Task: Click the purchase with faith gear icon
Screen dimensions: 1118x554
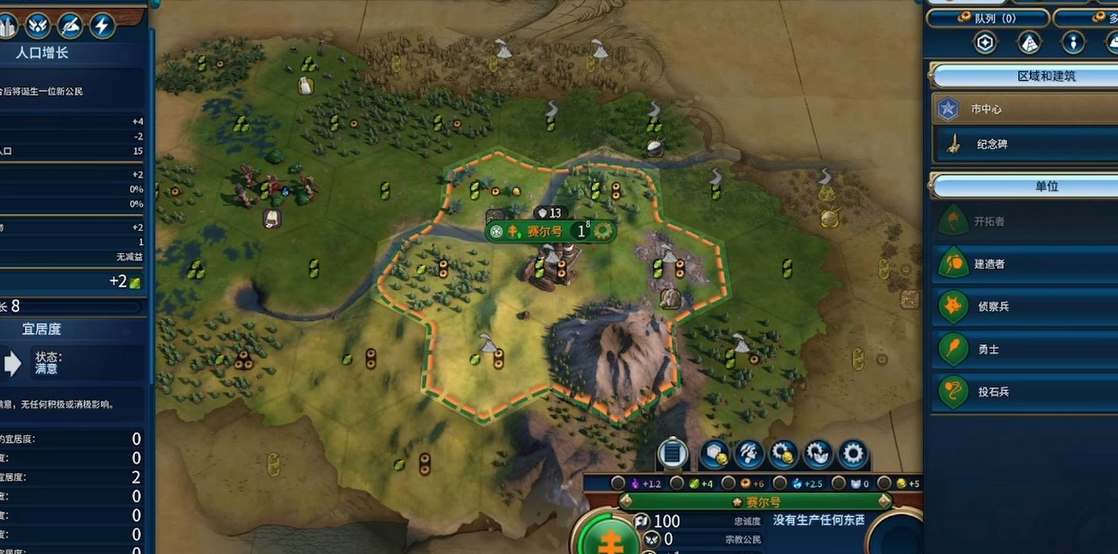Action: (818, 454)
